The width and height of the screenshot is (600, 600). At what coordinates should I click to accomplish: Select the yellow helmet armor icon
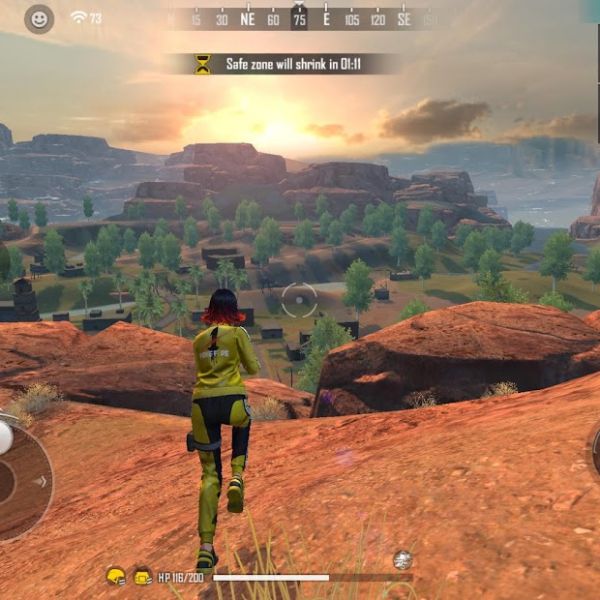[x=116, y=576]
